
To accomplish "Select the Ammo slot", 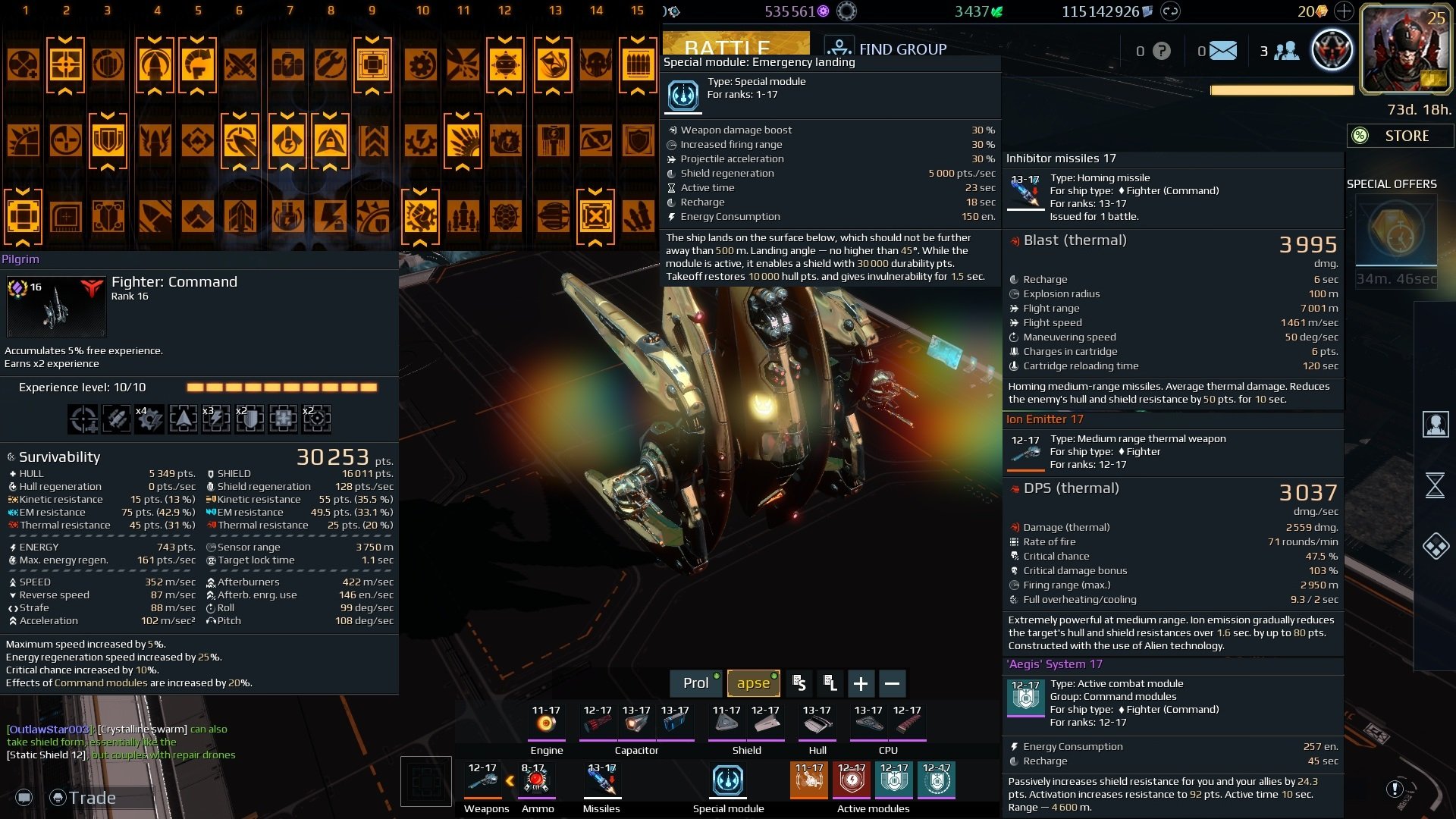I will pos(537,780).
